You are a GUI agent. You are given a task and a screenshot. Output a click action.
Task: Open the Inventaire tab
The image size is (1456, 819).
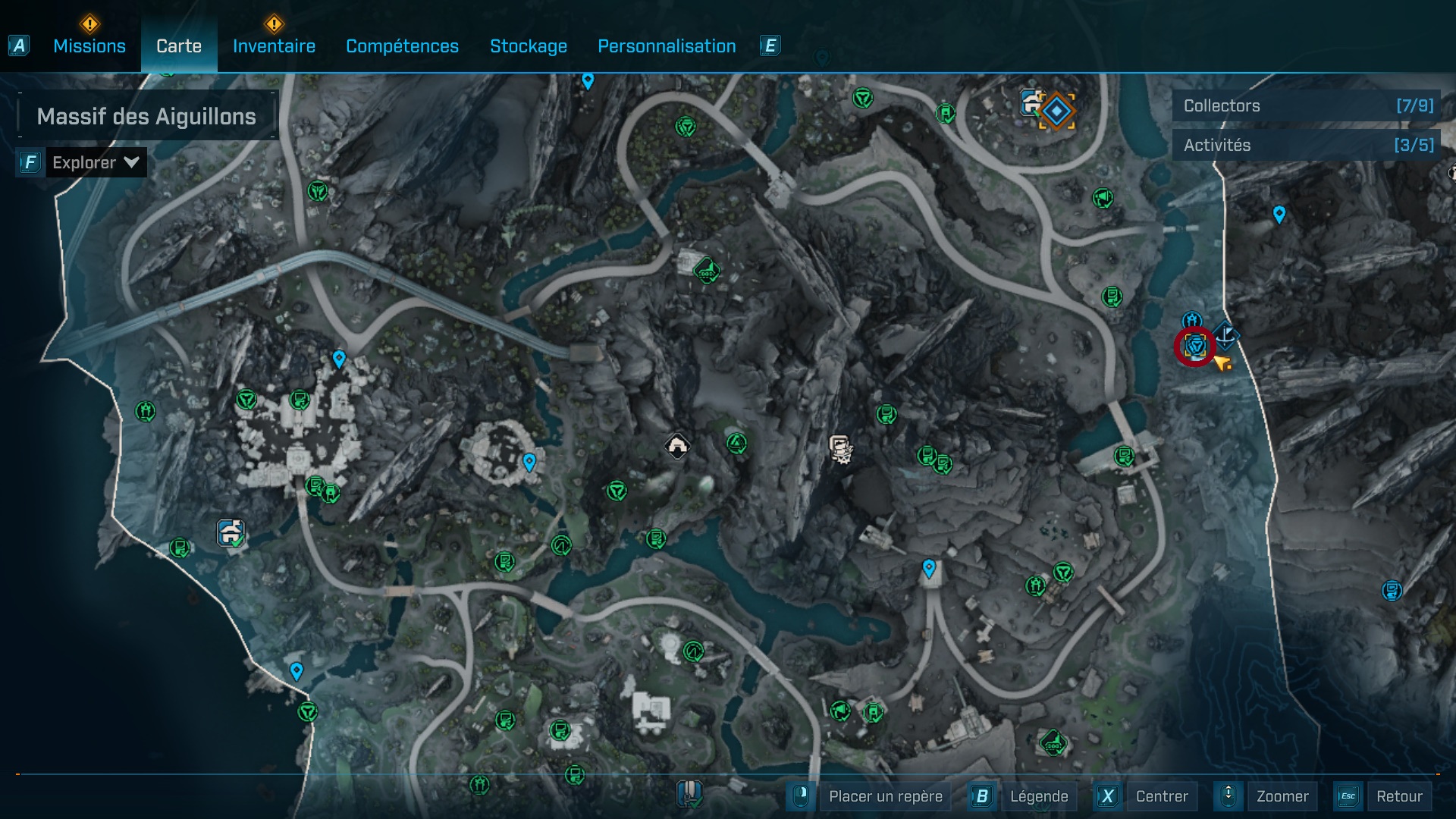[x=274, y=46]
